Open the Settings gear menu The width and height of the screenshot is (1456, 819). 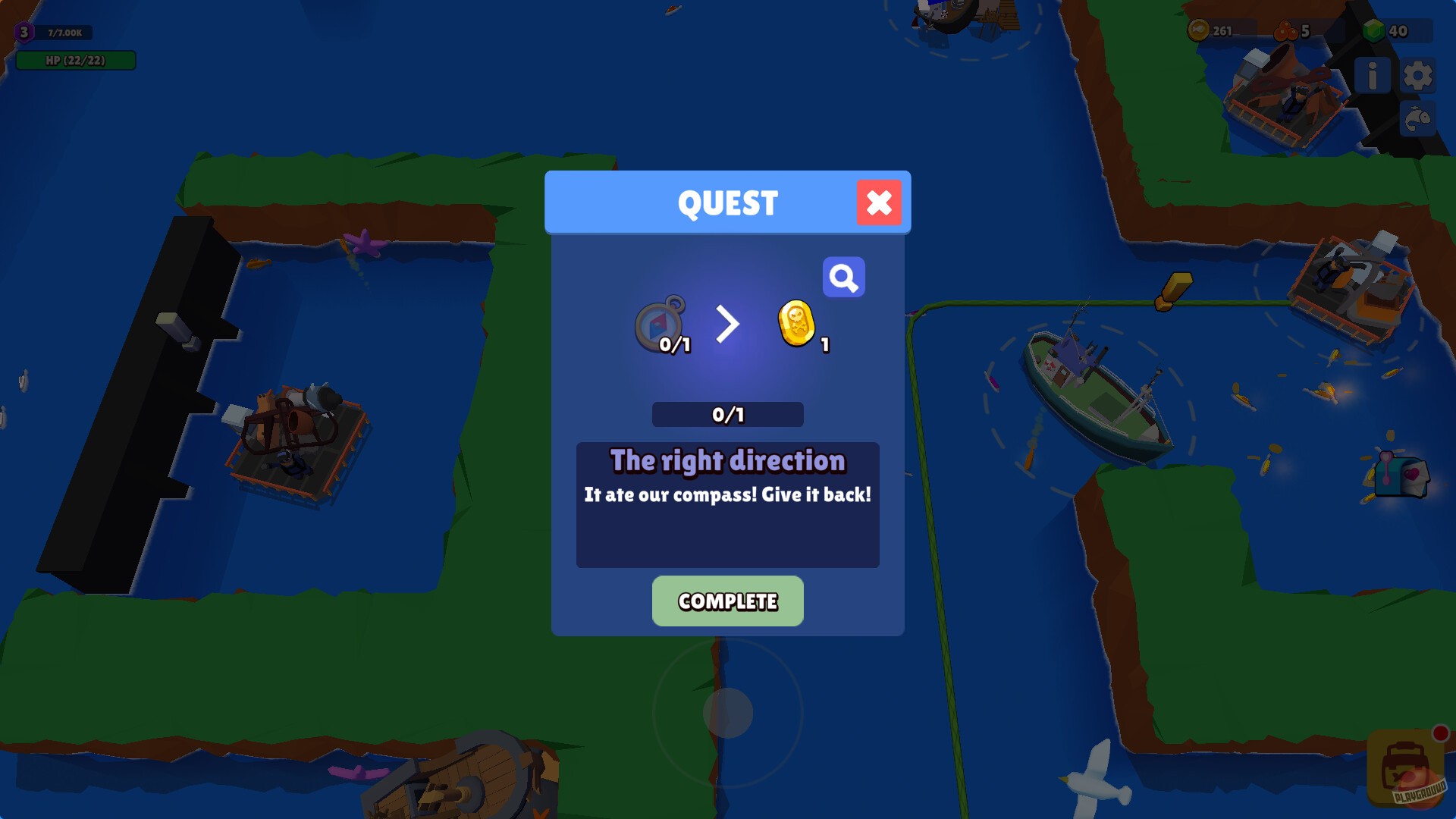pyautogui.click(x=1420, y=74)
